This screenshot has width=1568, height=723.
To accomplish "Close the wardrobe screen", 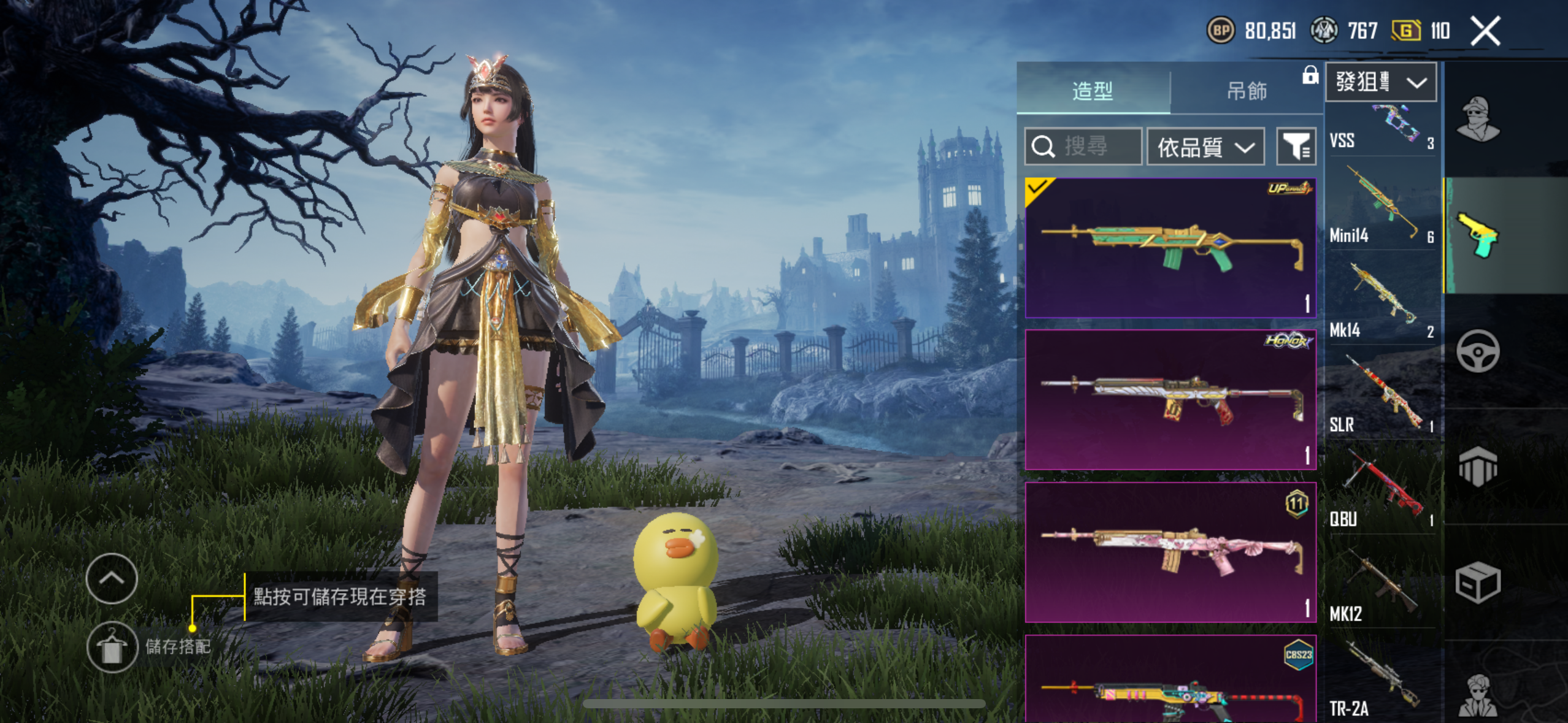I will coord(1485,31).
